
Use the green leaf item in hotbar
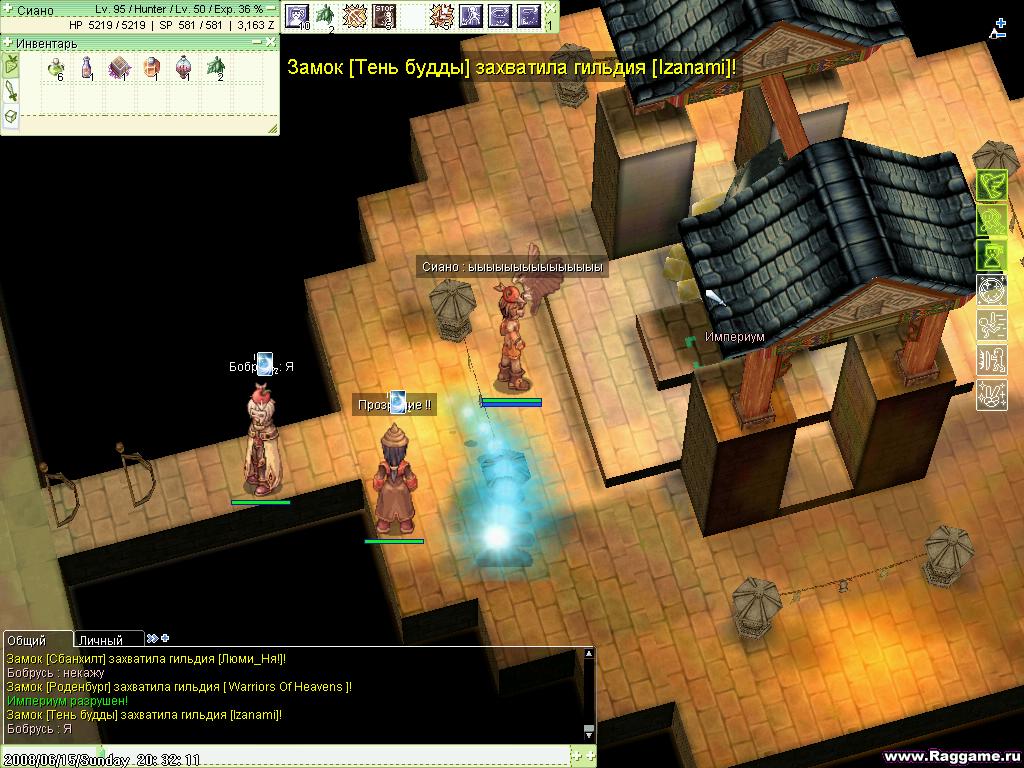(326, 15)
